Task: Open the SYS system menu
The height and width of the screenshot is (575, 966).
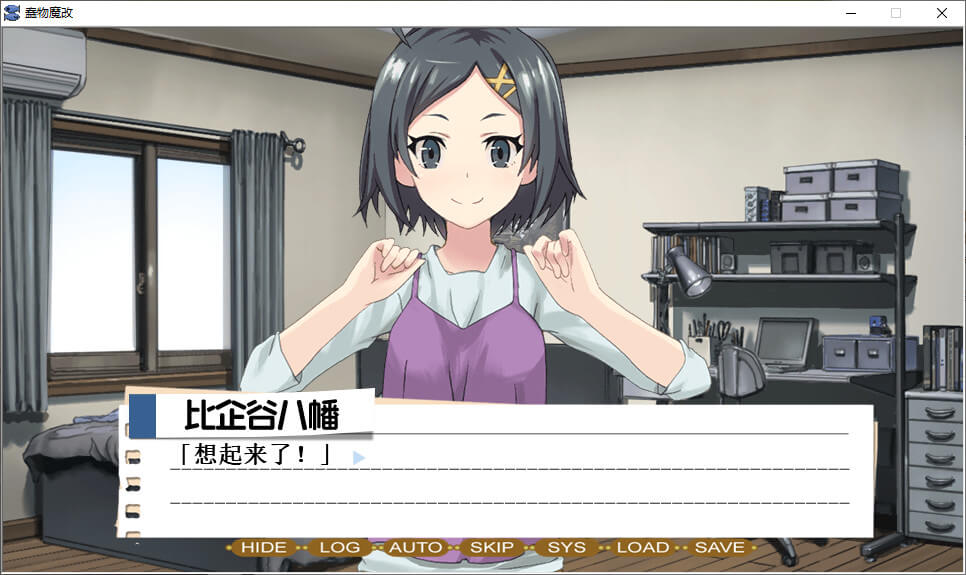Action: tap(567, 547)
